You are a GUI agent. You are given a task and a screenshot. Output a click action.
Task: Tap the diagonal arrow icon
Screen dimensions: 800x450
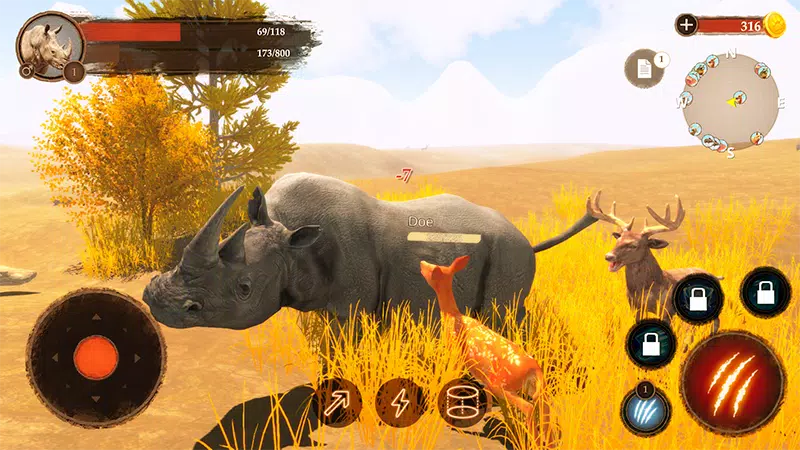tap(337, 402)
